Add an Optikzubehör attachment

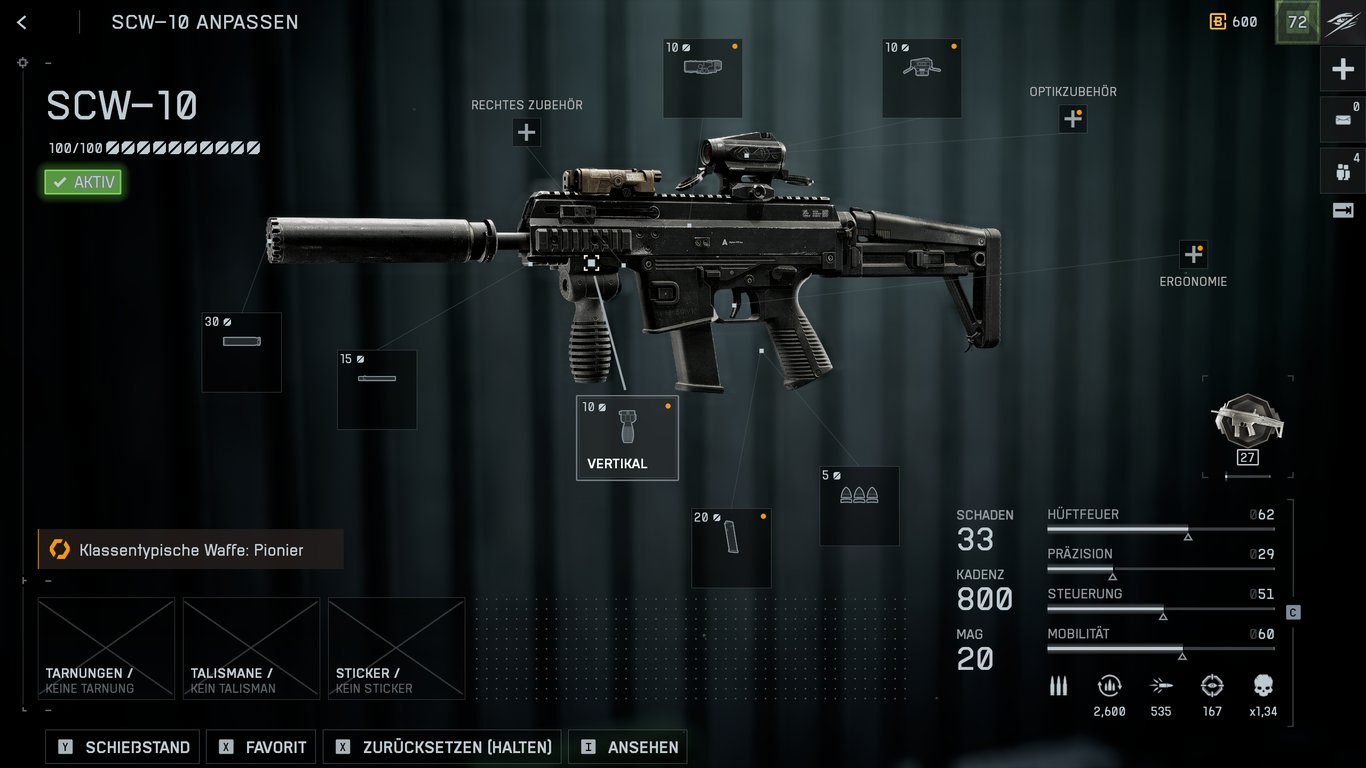1073,119
